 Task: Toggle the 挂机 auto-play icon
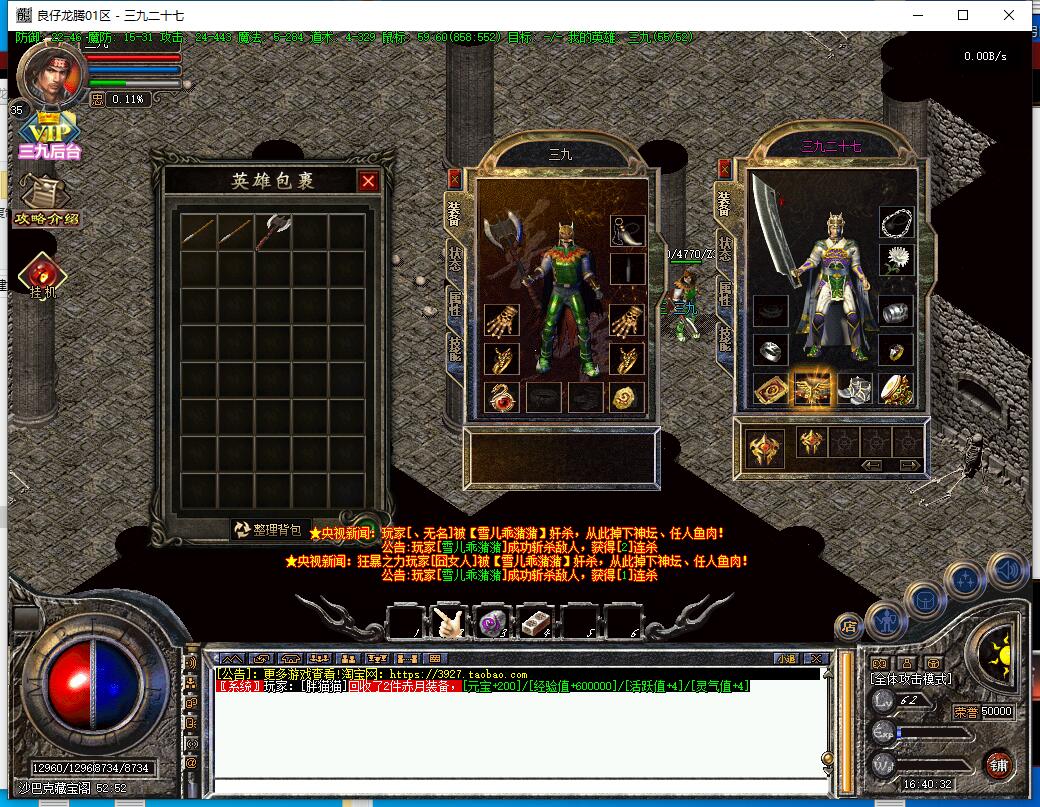click(x=43, y=277)
